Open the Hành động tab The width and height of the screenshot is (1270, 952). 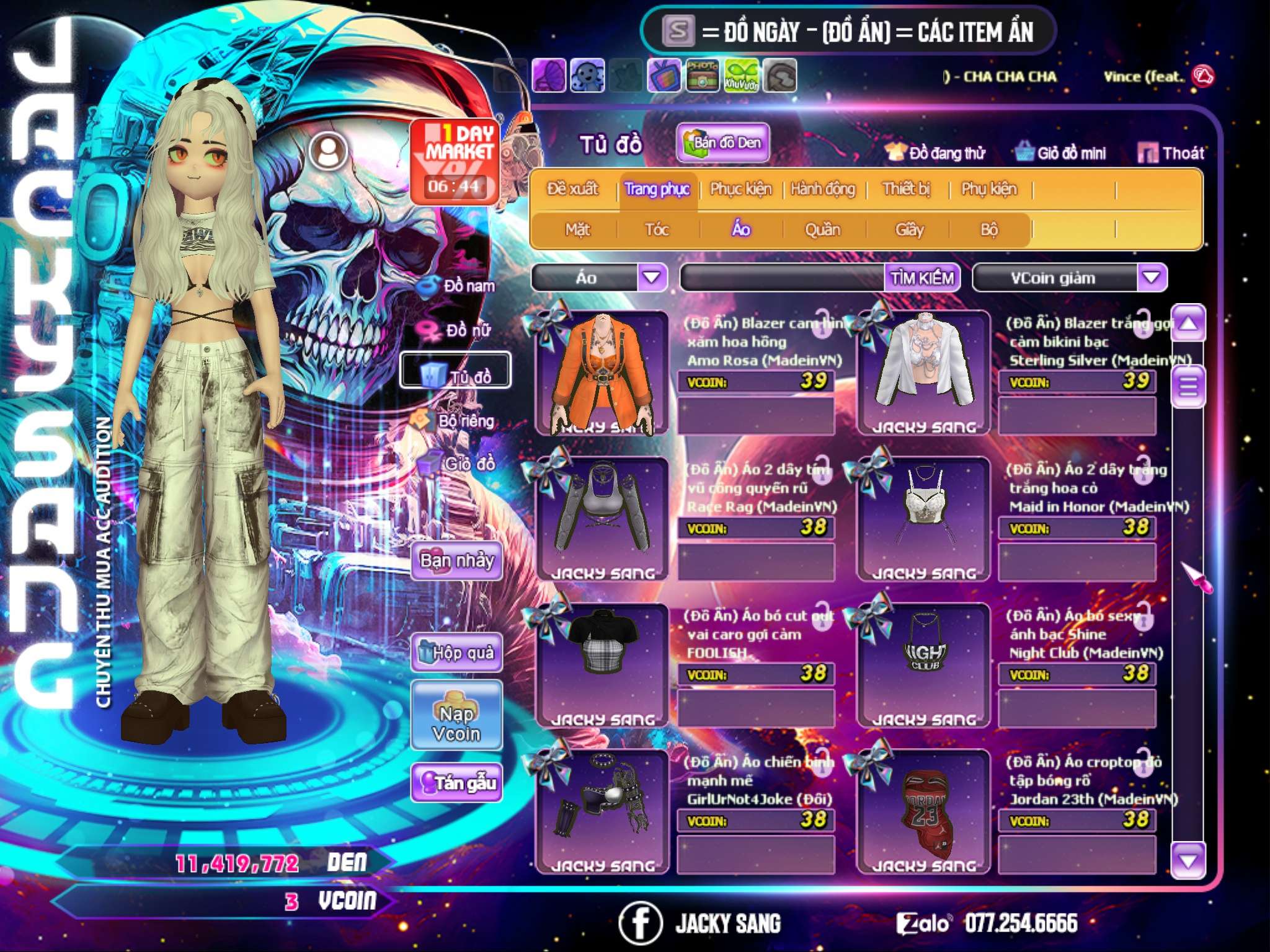tap(822, 189)
